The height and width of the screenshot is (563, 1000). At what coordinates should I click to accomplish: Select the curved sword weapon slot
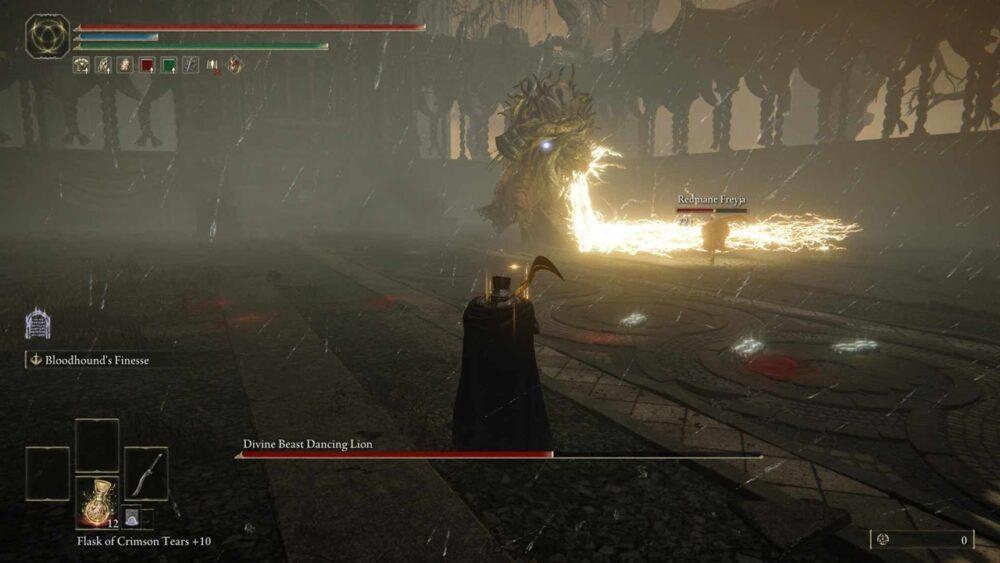click(146, 473)
